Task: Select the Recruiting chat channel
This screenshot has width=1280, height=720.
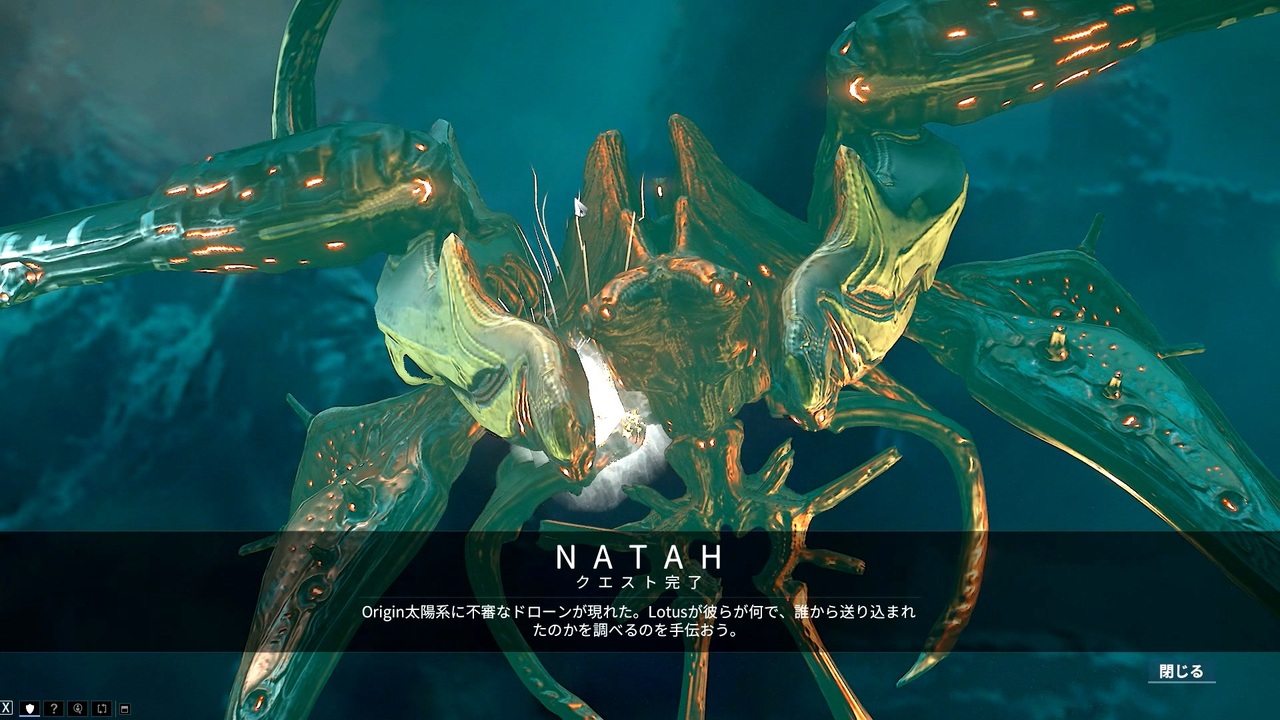Action: (78, 708)
